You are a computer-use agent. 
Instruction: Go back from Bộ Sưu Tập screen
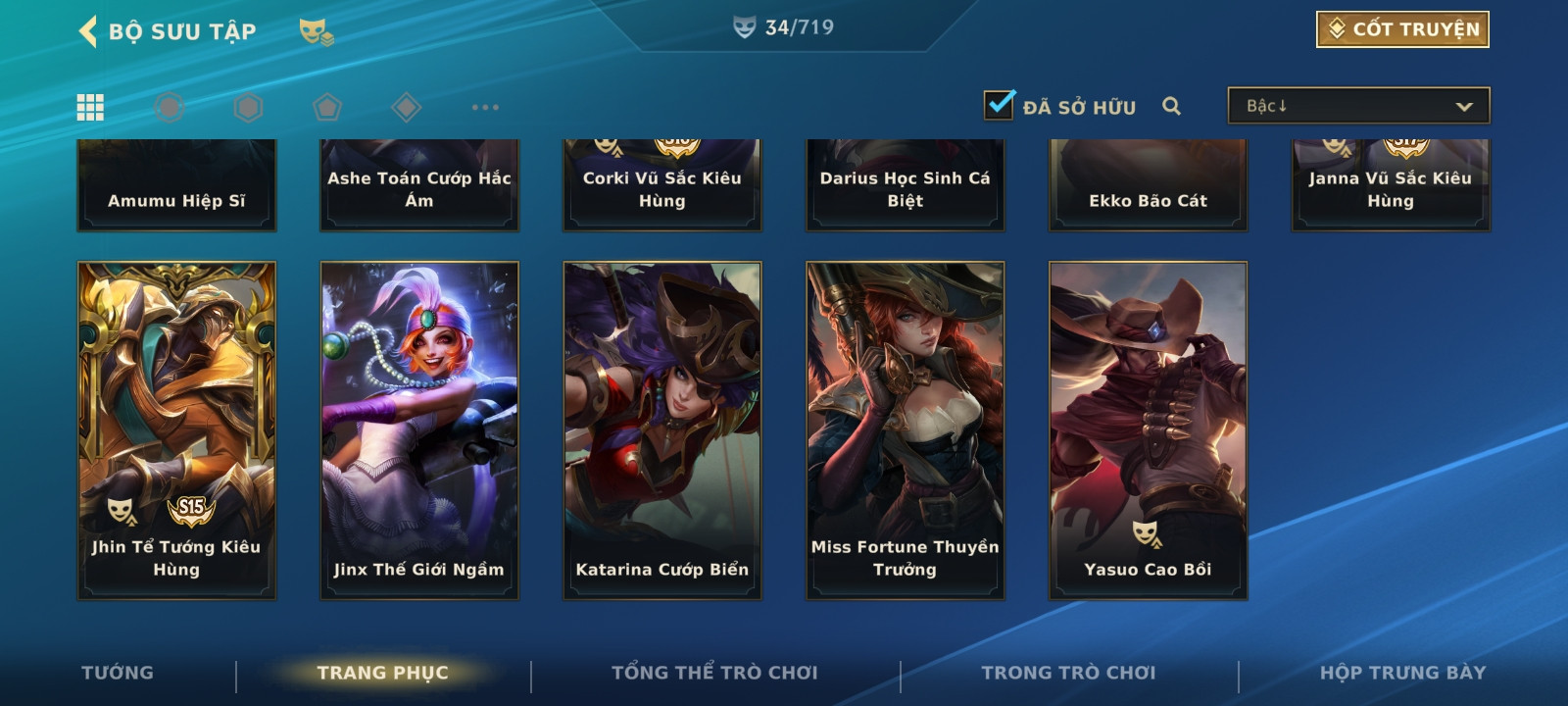pyautogui.click(x=89, y=31)
